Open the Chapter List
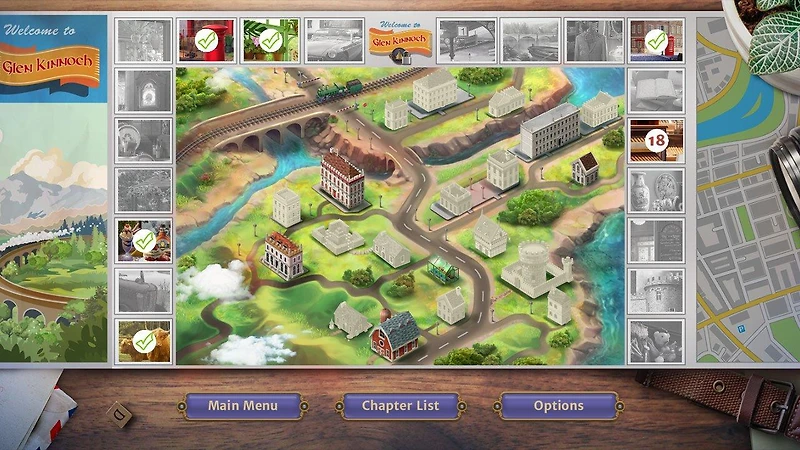The image size is (800, 450). (400, 406)
